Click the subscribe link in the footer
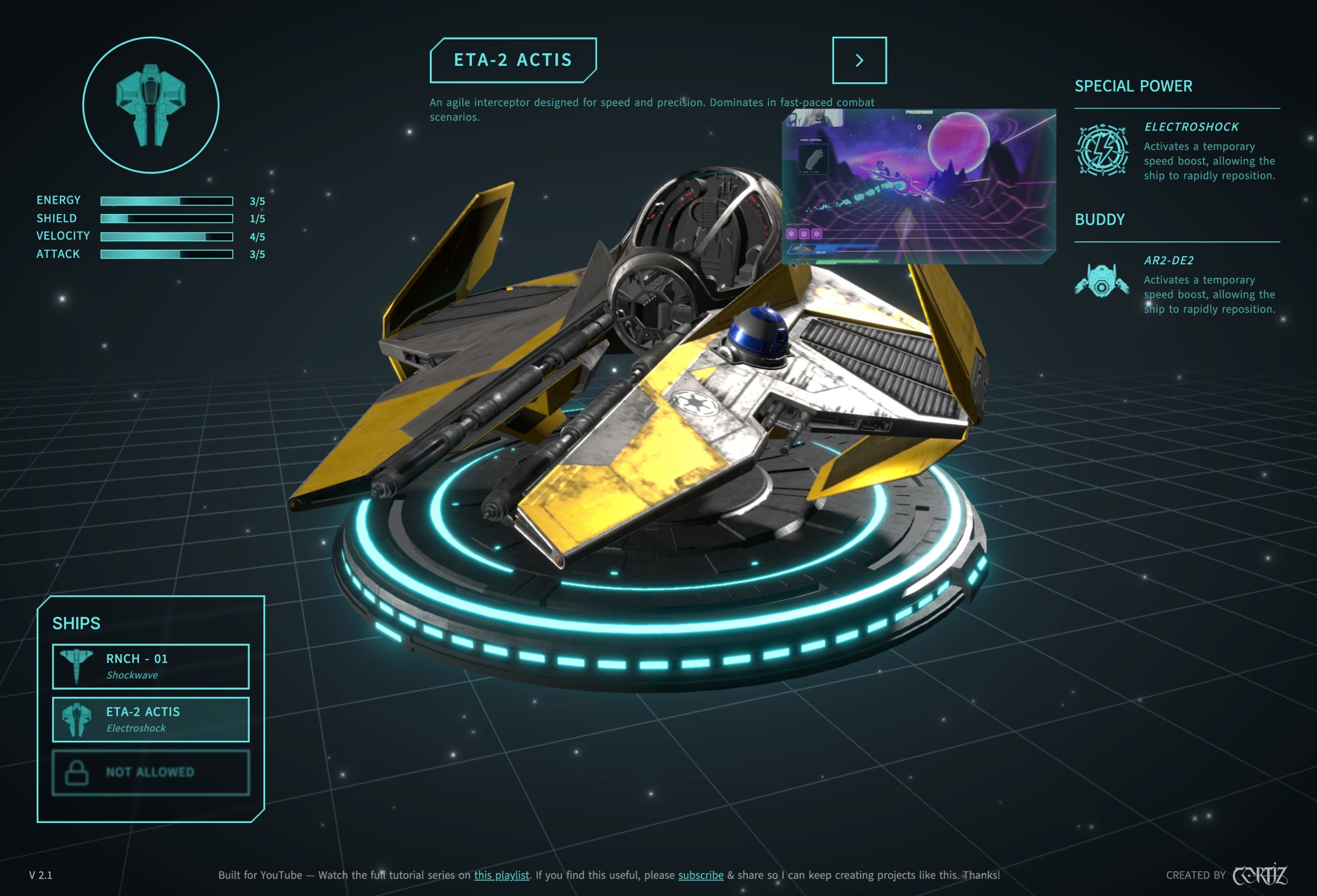Screen dimensions: 1317x896 700,875
